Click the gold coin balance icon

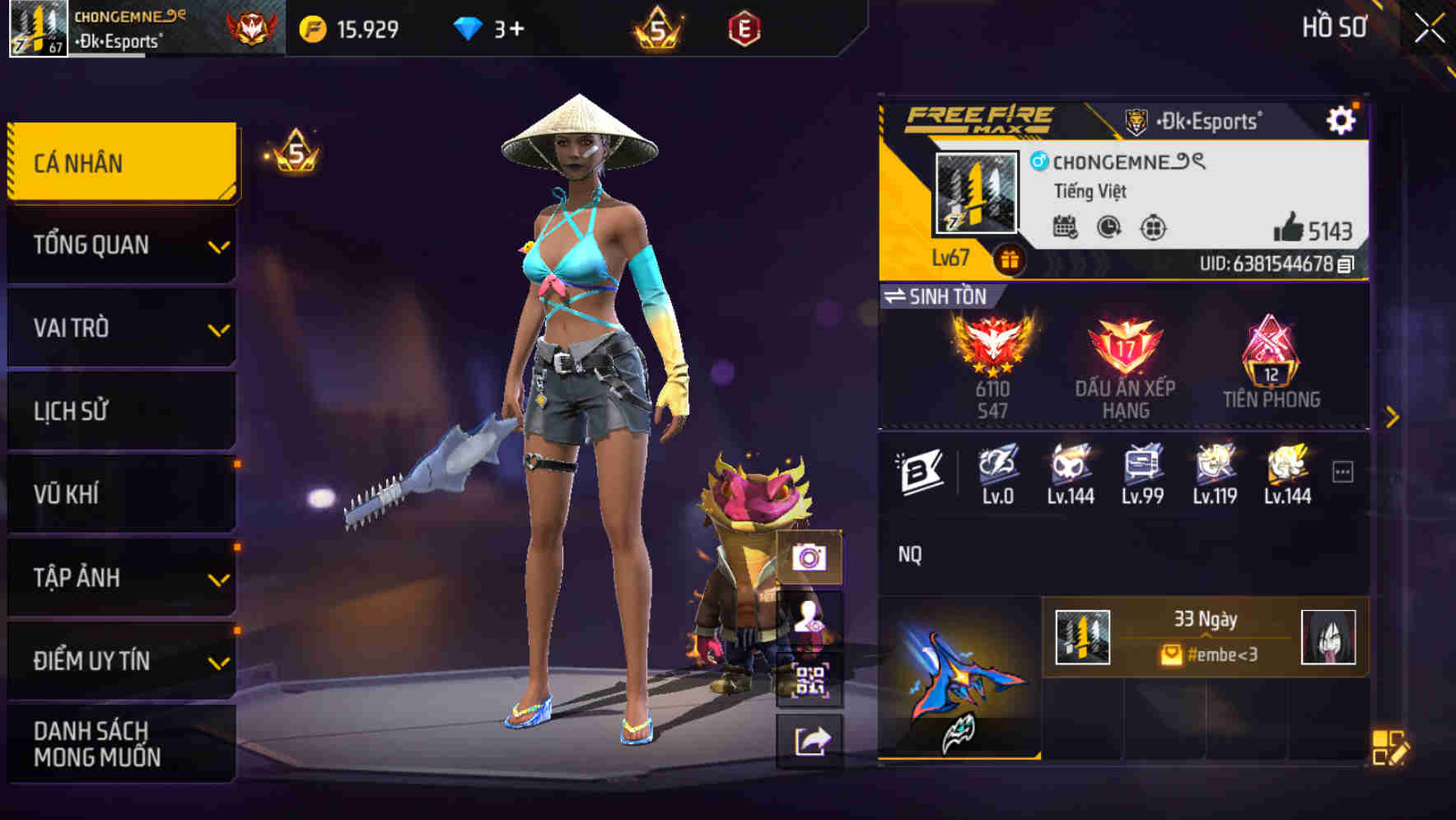(312, 27)
